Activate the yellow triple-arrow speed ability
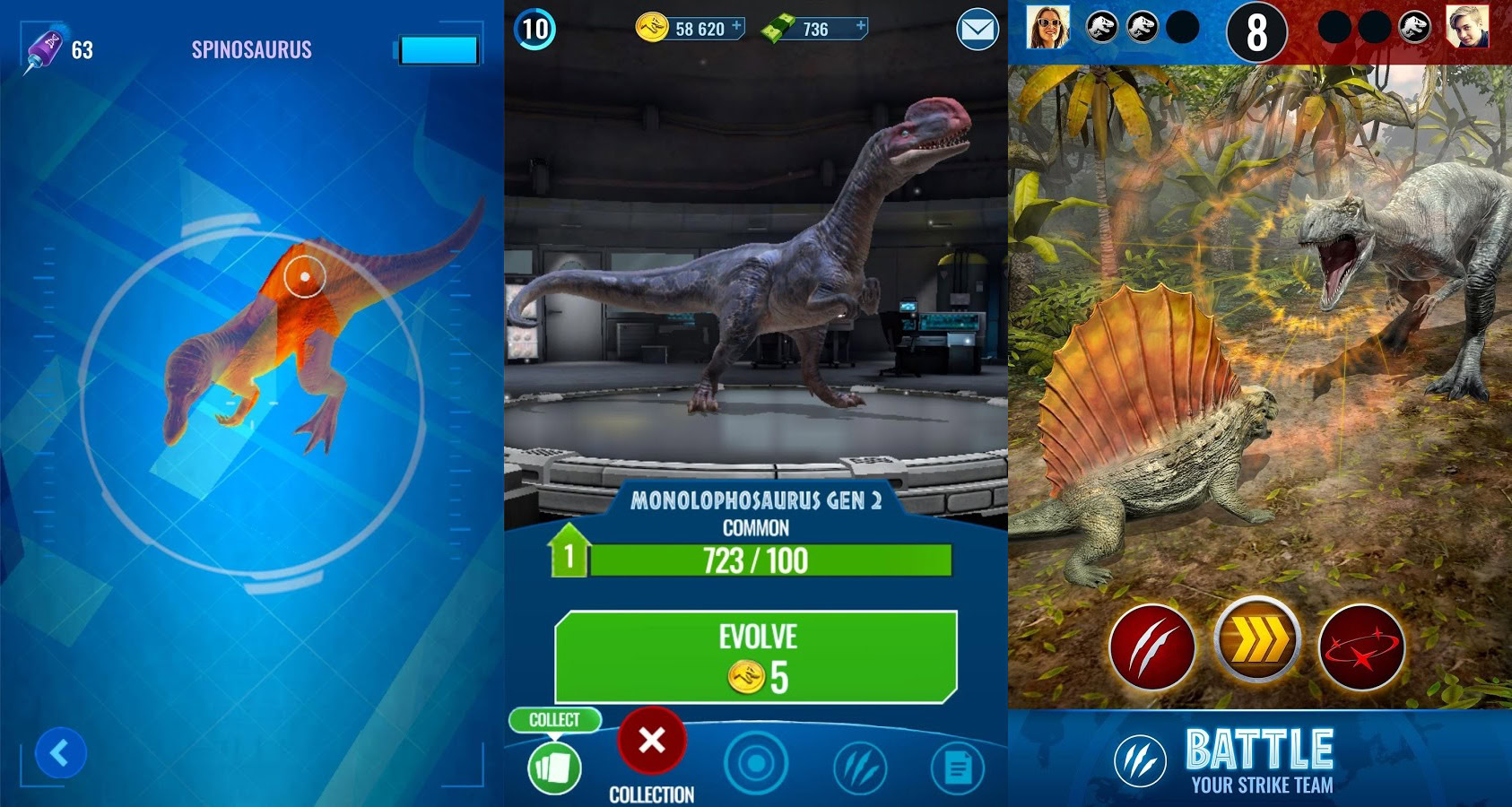 (x=1257, y=640)
